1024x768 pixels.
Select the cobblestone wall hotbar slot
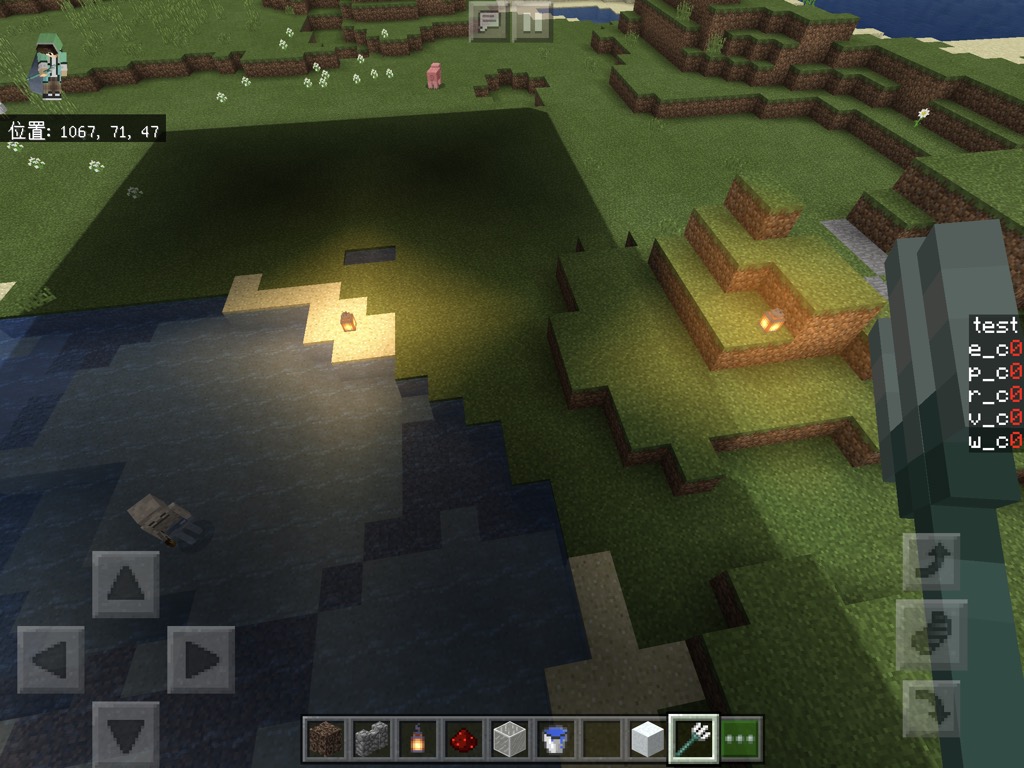pyautogui.click(x=371, y=739)
